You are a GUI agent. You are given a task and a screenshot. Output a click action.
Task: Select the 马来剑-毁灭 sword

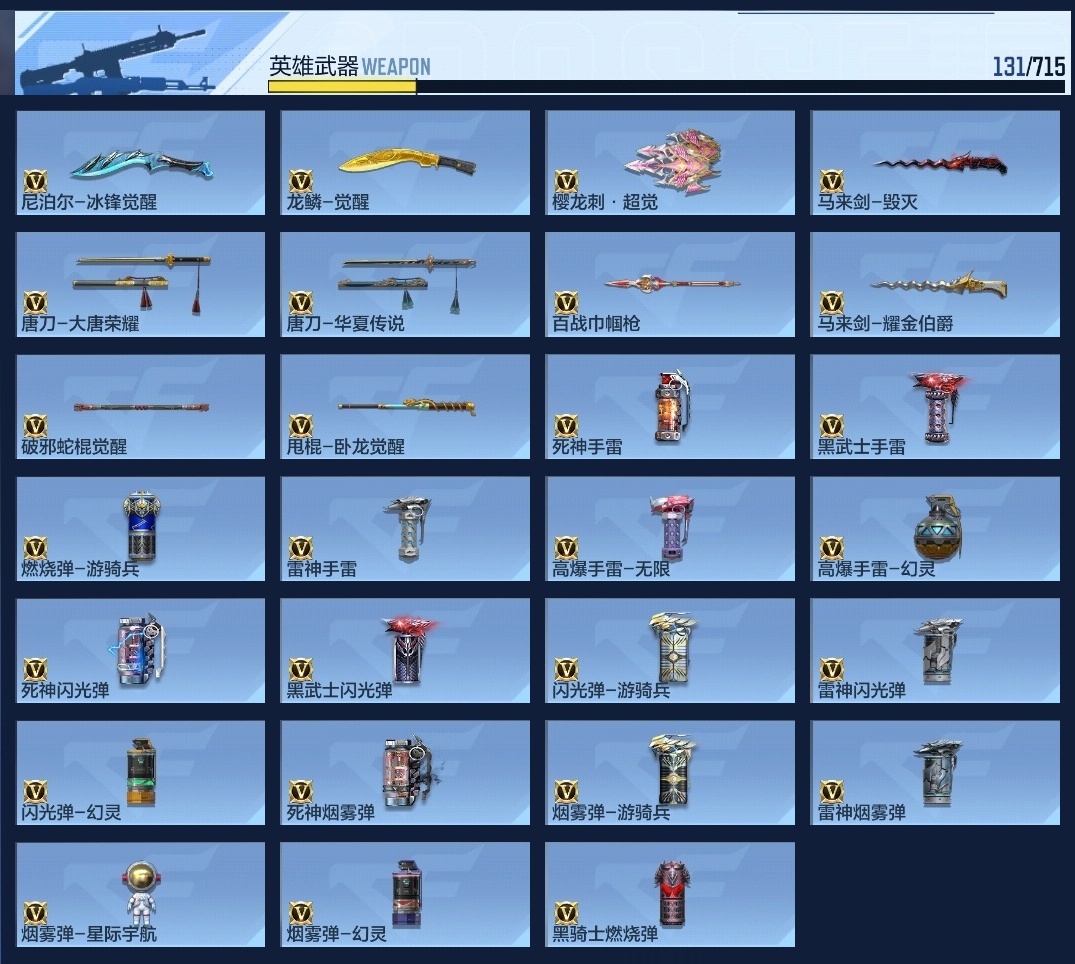click(x=935, y=162)
